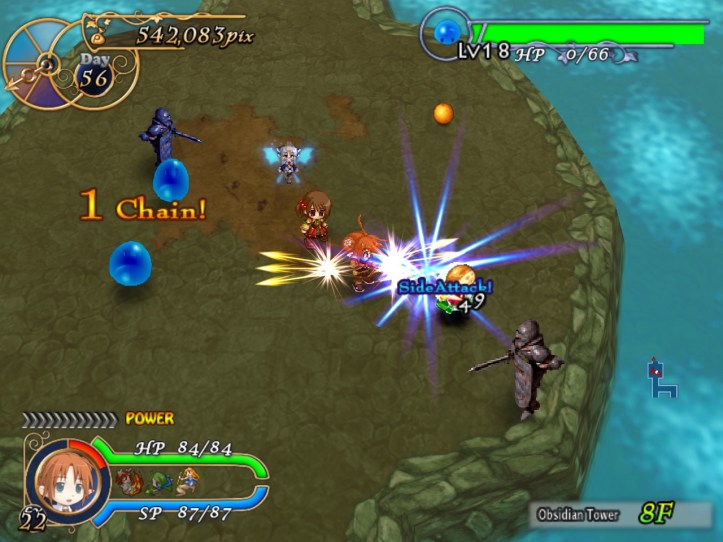The width and height of the screenshot is (723, 542).
Task: Select the red-haired swordsman party icon
Action: pyautogui.click(x=127, y=479)
